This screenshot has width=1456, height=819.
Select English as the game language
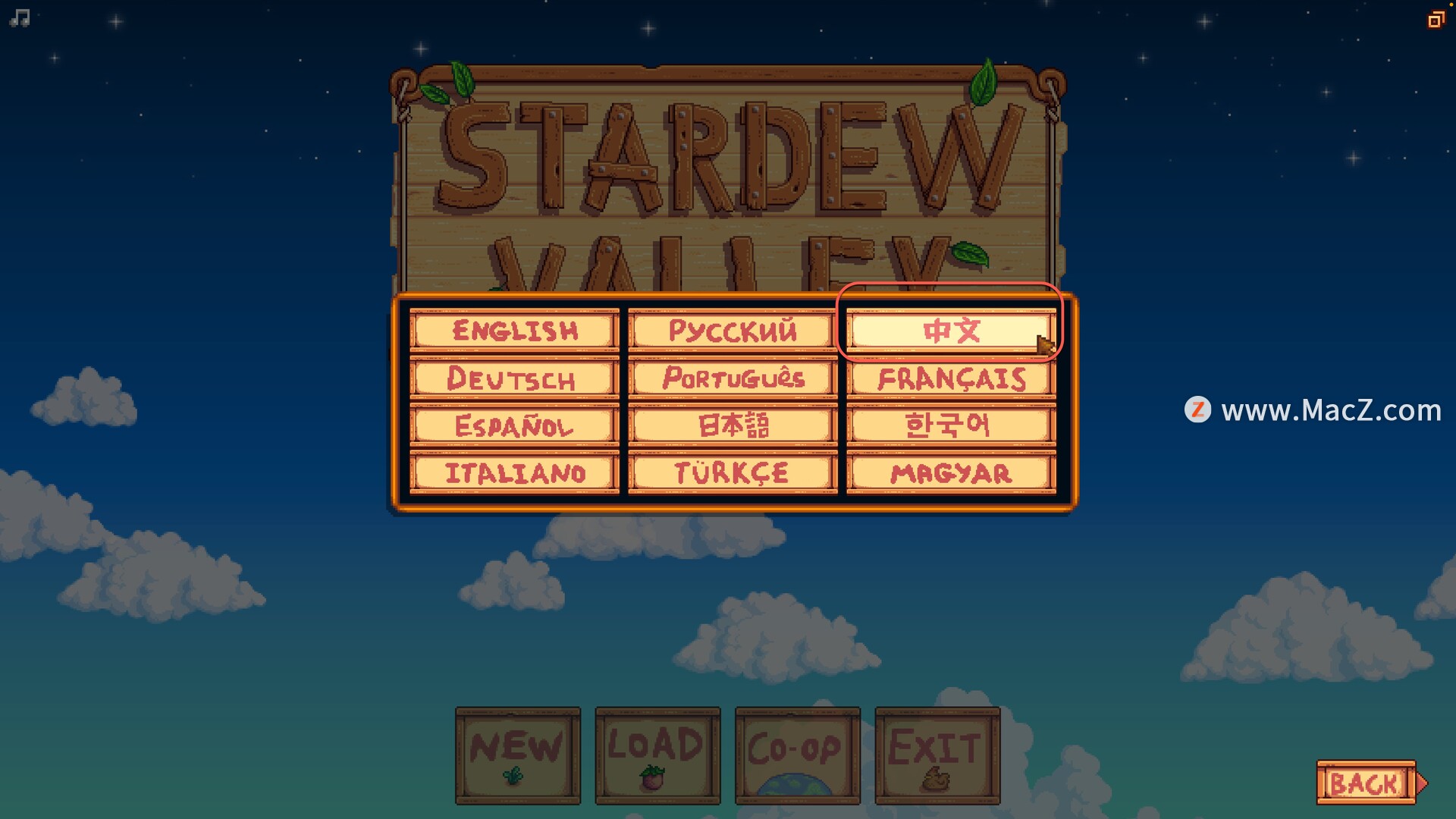[x=514, y=331]
